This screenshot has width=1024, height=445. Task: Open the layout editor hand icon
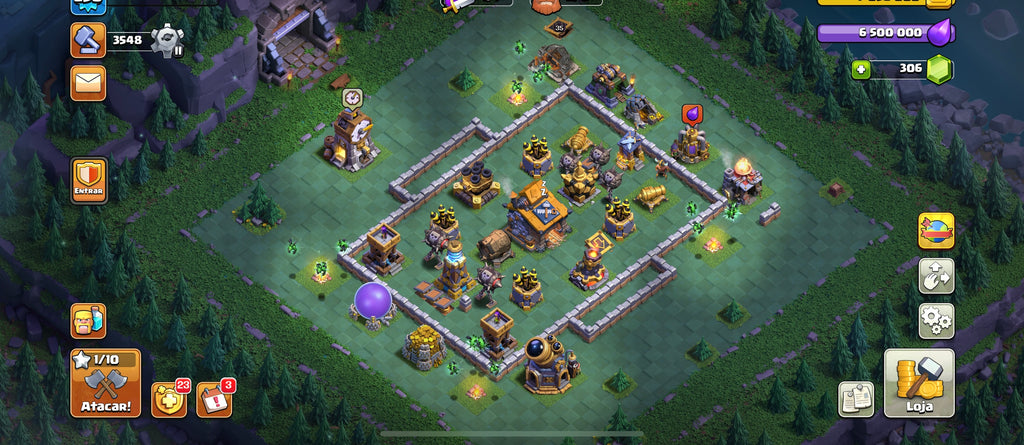pos(936,276)
